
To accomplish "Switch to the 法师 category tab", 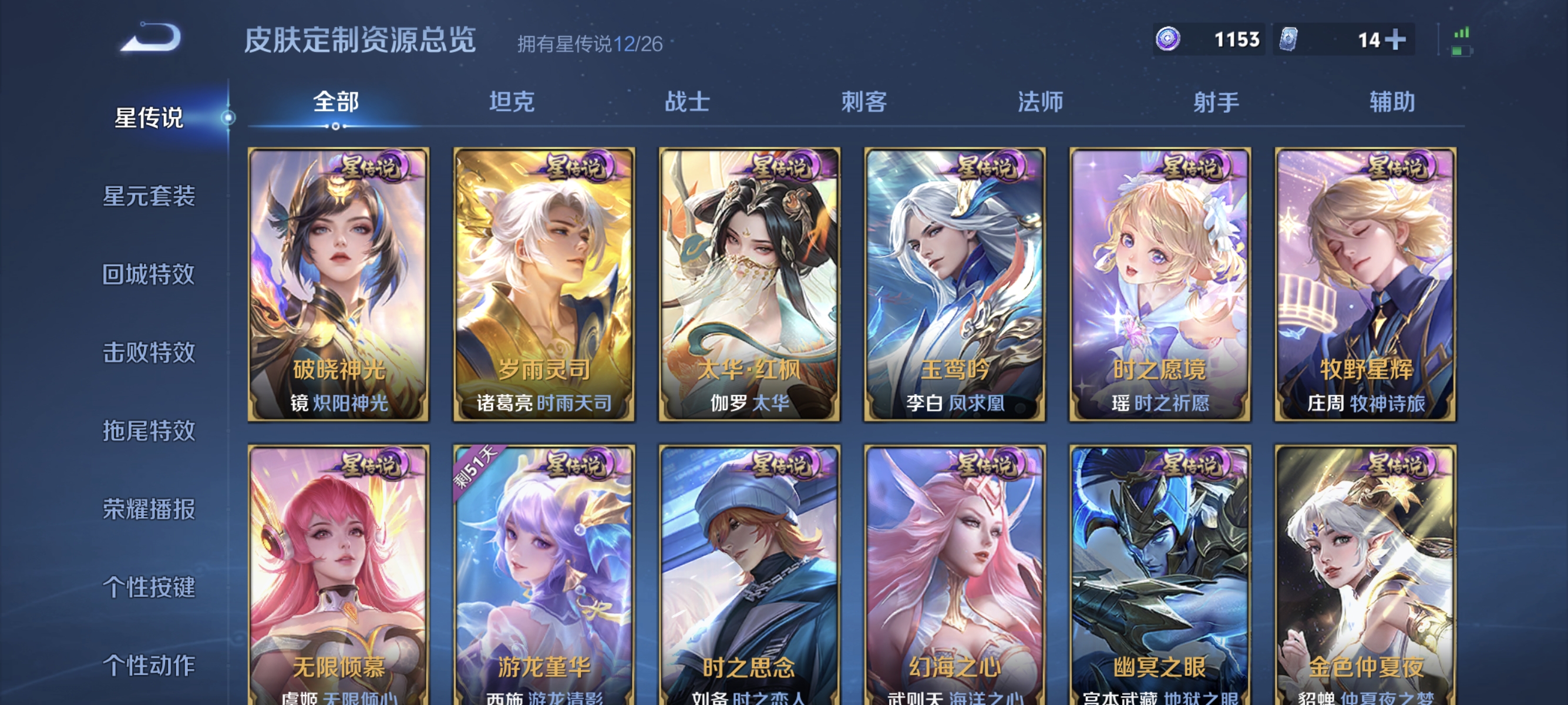I will (1039, 102).
